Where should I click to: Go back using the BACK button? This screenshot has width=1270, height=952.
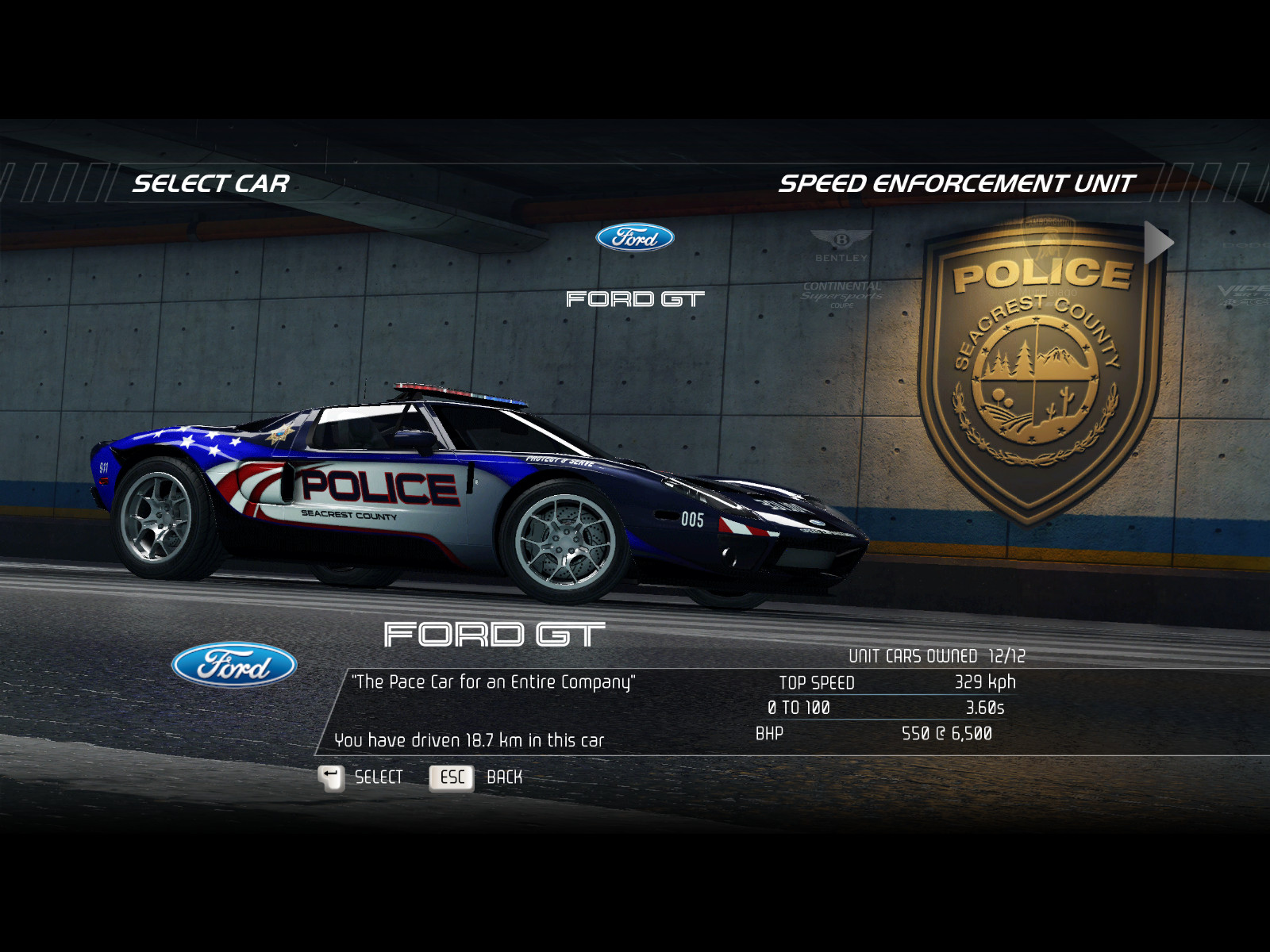click(476, 777)
